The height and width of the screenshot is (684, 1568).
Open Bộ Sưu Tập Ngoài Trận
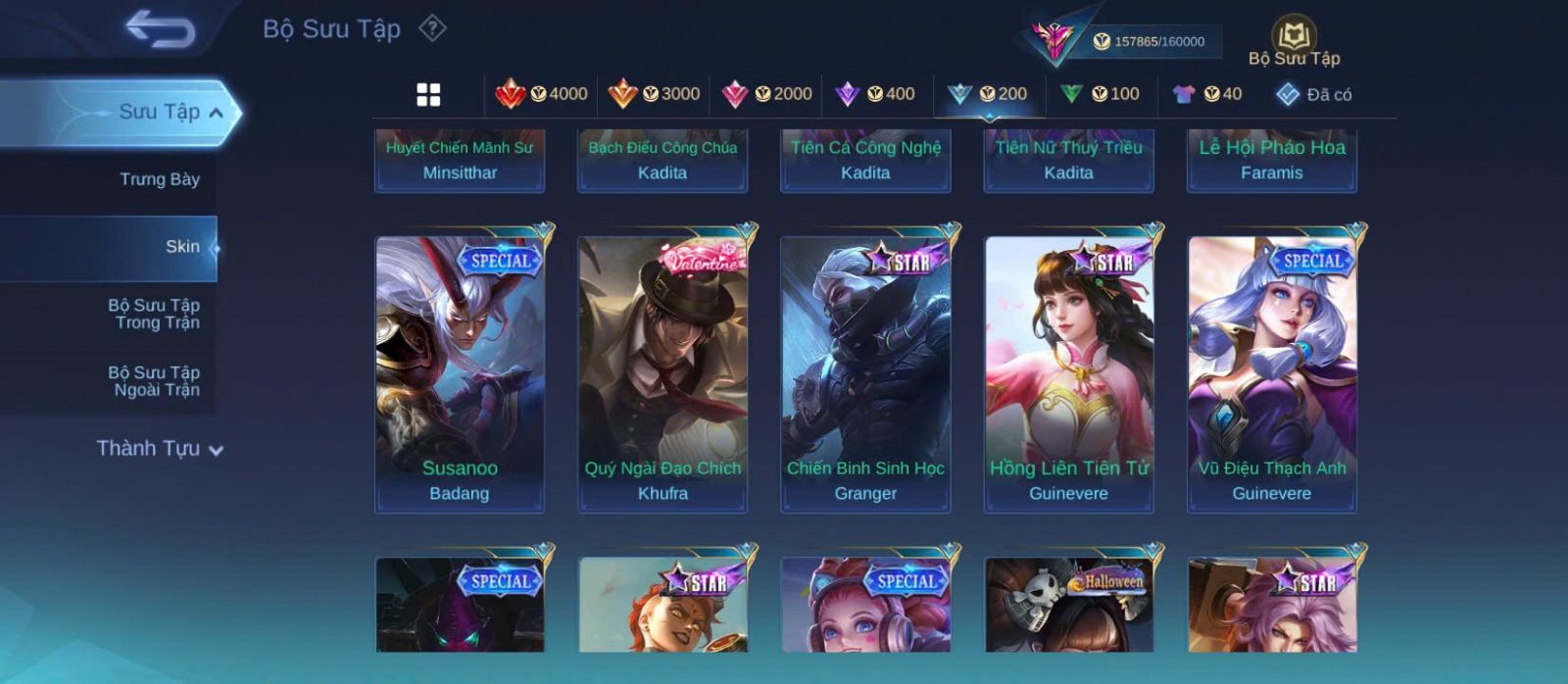154,381
